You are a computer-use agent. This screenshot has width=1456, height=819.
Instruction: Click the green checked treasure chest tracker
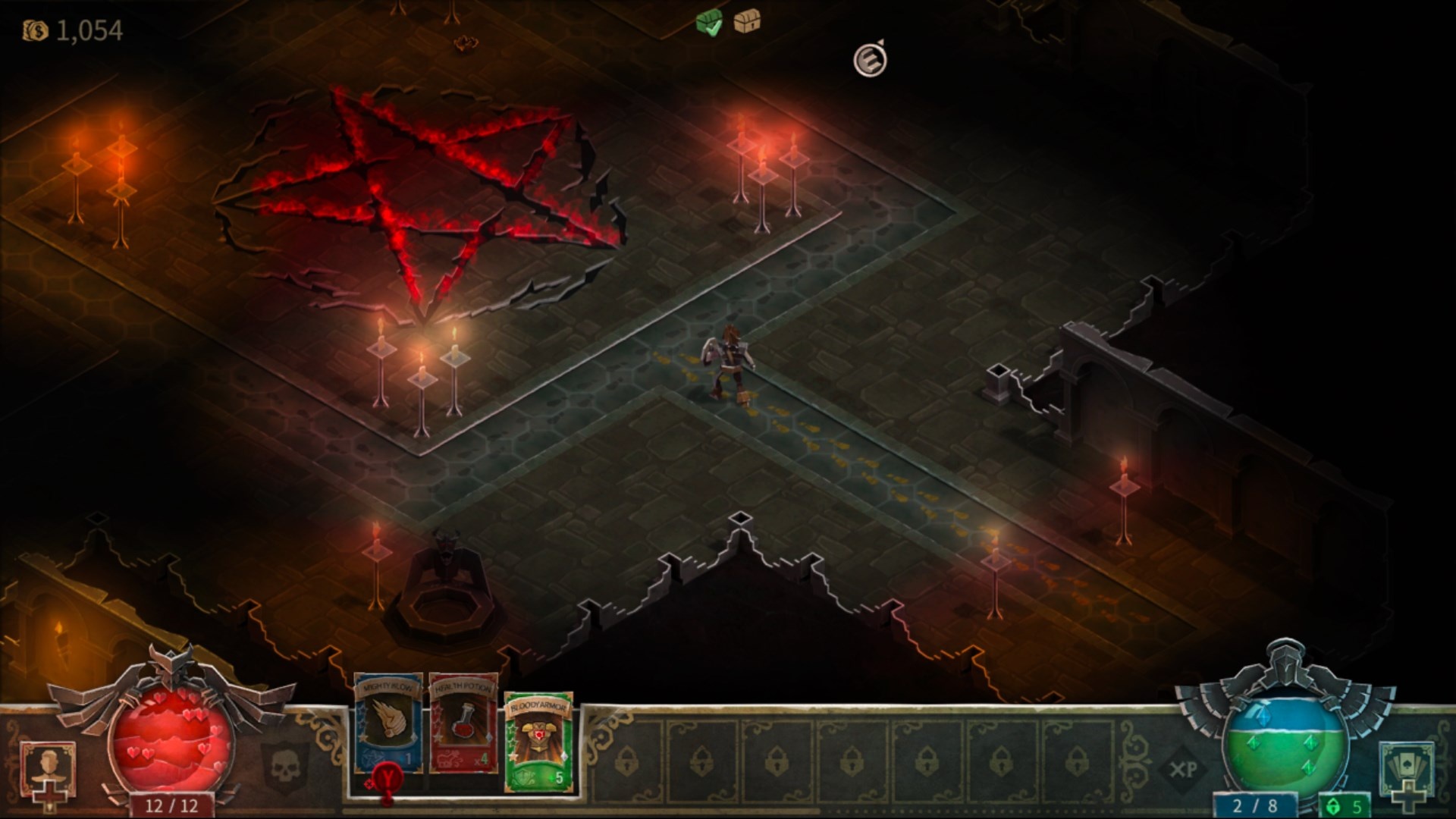tap(709, 24)
